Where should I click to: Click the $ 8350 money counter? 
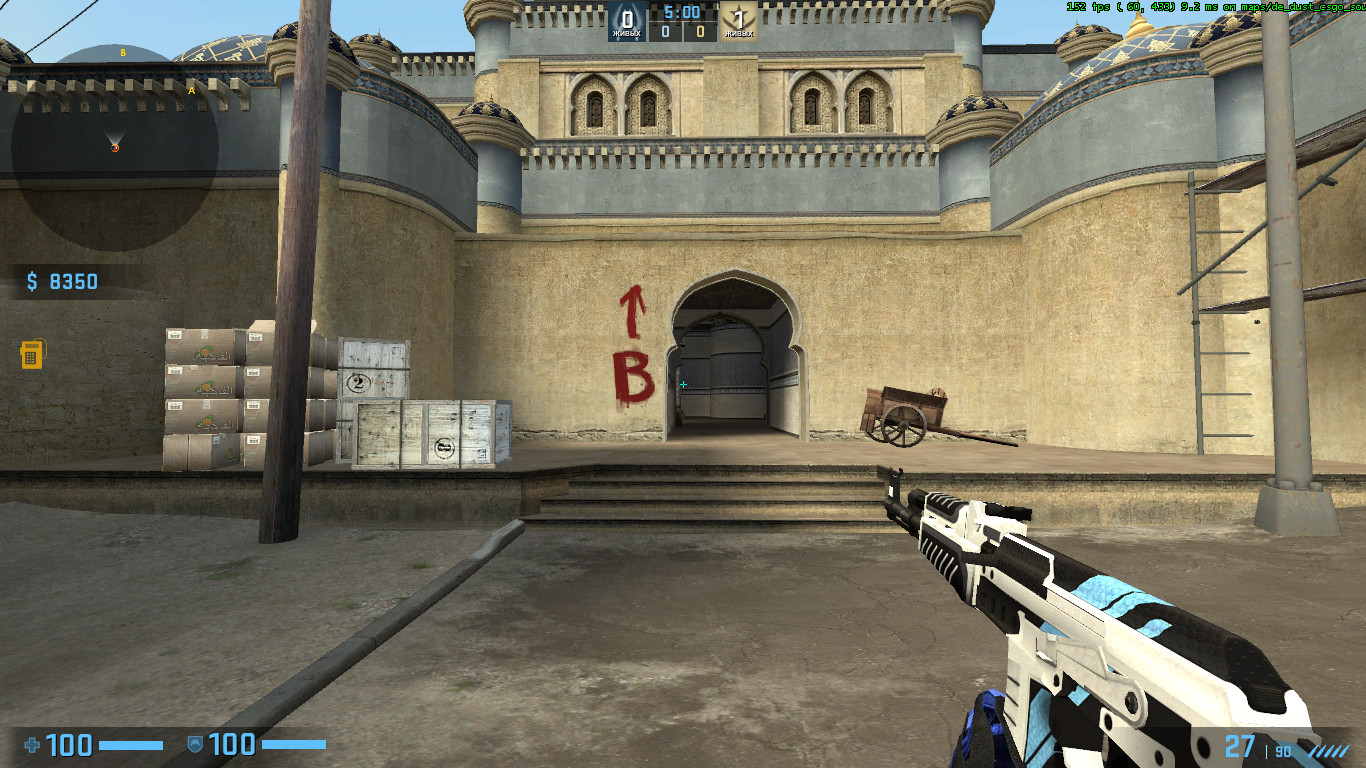click(62, 281)
